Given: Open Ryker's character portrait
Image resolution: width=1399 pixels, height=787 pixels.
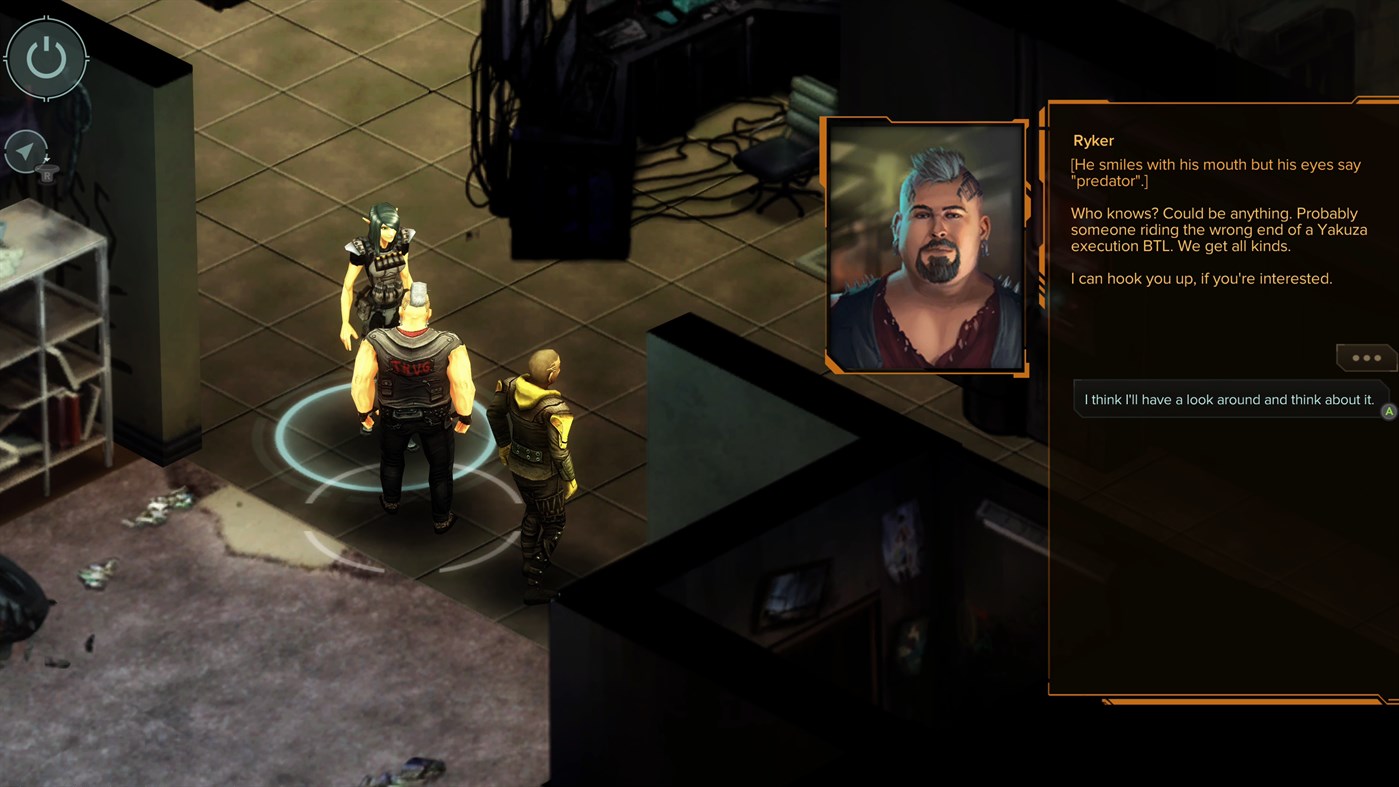Looking at the screenshot, I should (x=924, y=245).
